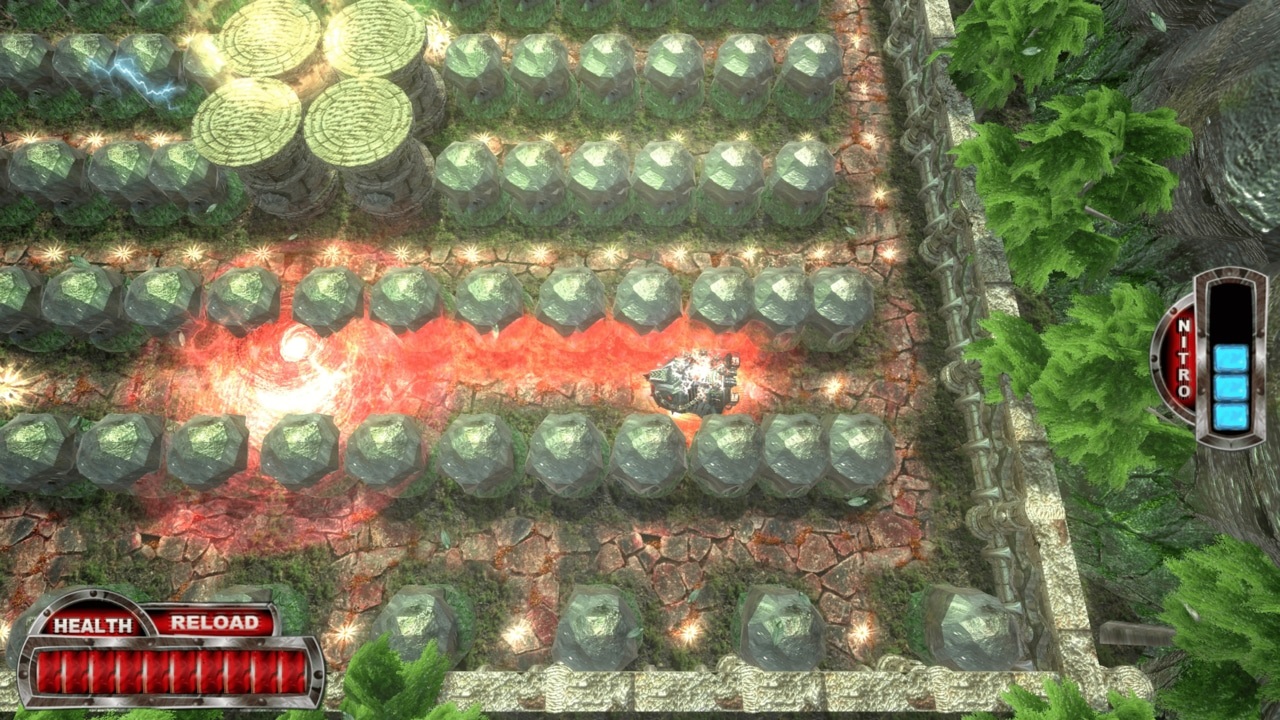Toggle the RELOAD indicator panel
The width and height of the screenshot is (1280, 720).
click(x=216, y=622)
